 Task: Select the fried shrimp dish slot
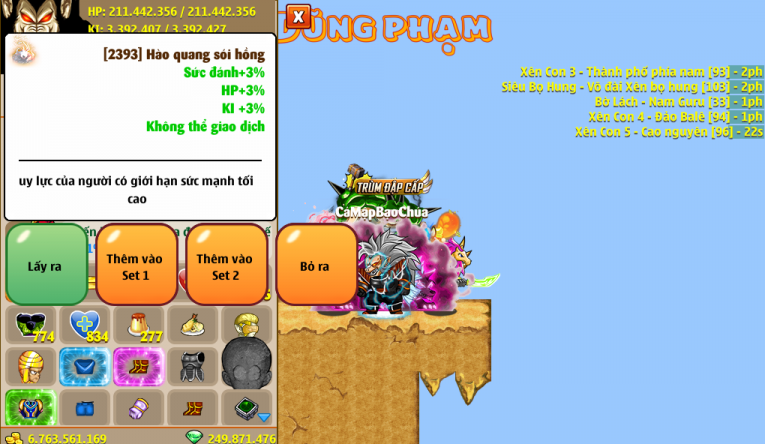click(x=193, y=325)
